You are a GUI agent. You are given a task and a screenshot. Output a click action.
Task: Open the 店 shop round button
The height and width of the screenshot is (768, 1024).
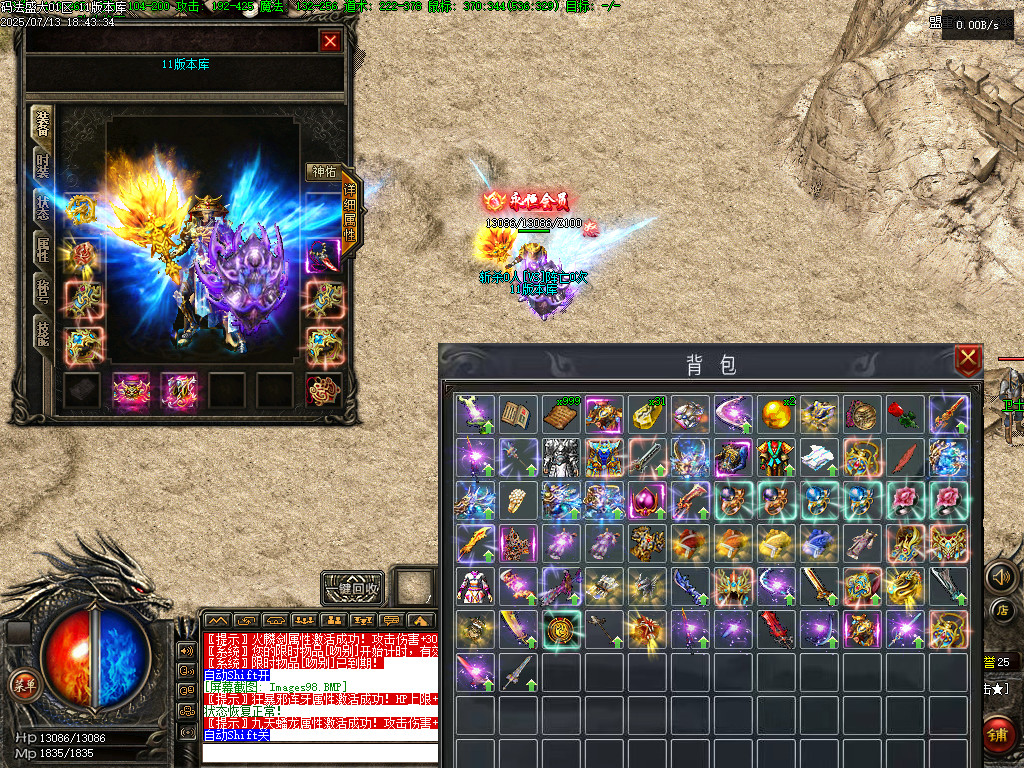tap(1001, 609)
